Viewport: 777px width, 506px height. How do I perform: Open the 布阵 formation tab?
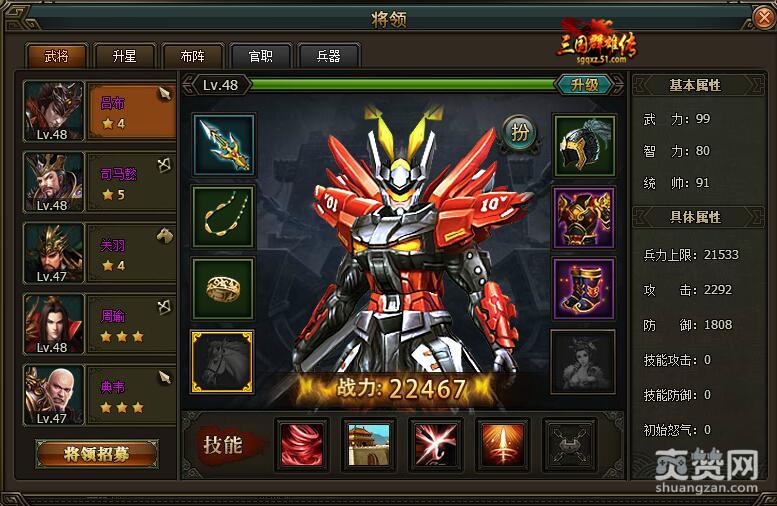tap(193, 57)
